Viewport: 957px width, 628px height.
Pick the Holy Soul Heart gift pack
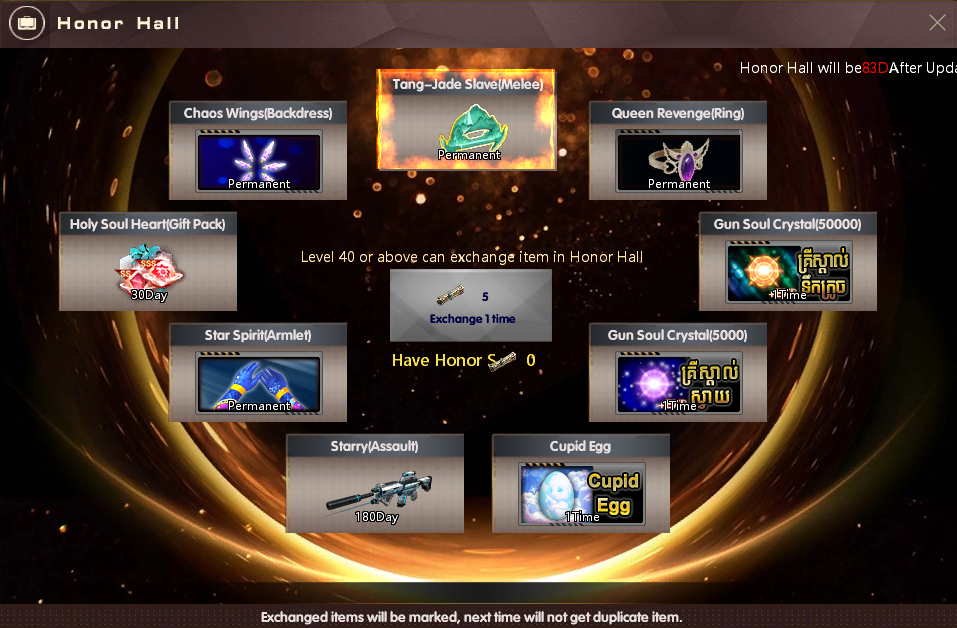(x=148, y=271)
